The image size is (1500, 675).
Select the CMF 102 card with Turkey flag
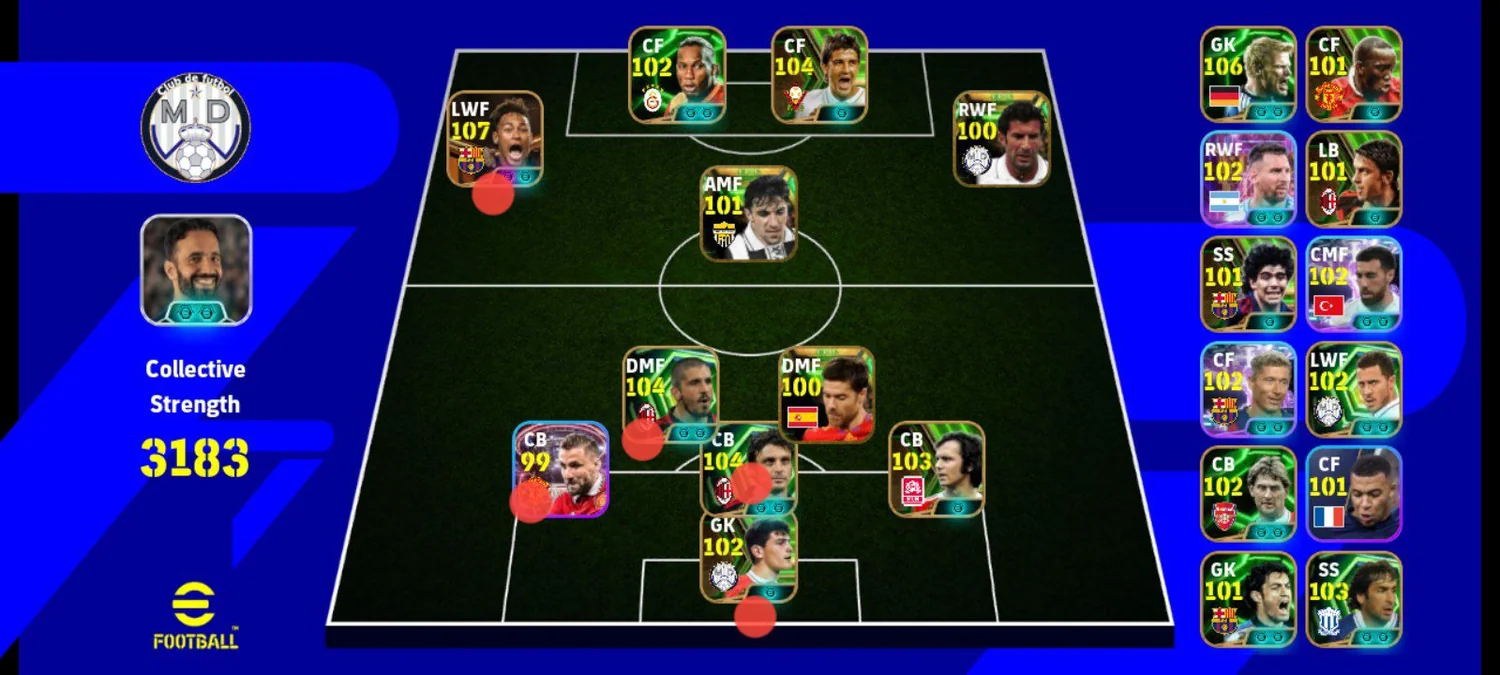click(x=1353, y=284)
